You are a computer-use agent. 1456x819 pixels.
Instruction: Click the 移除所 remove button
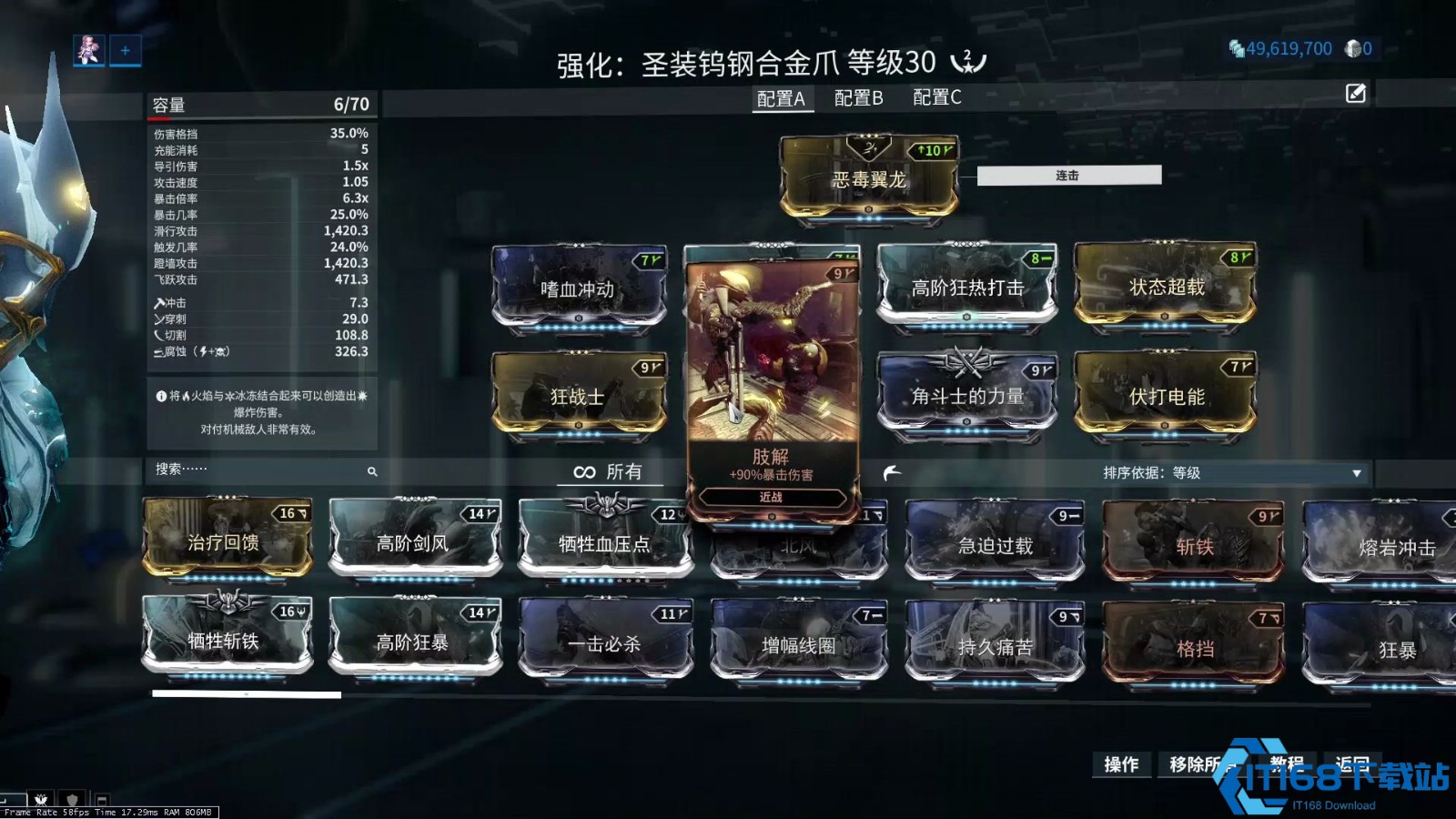pyautogui.click(x=1198, y=765)
